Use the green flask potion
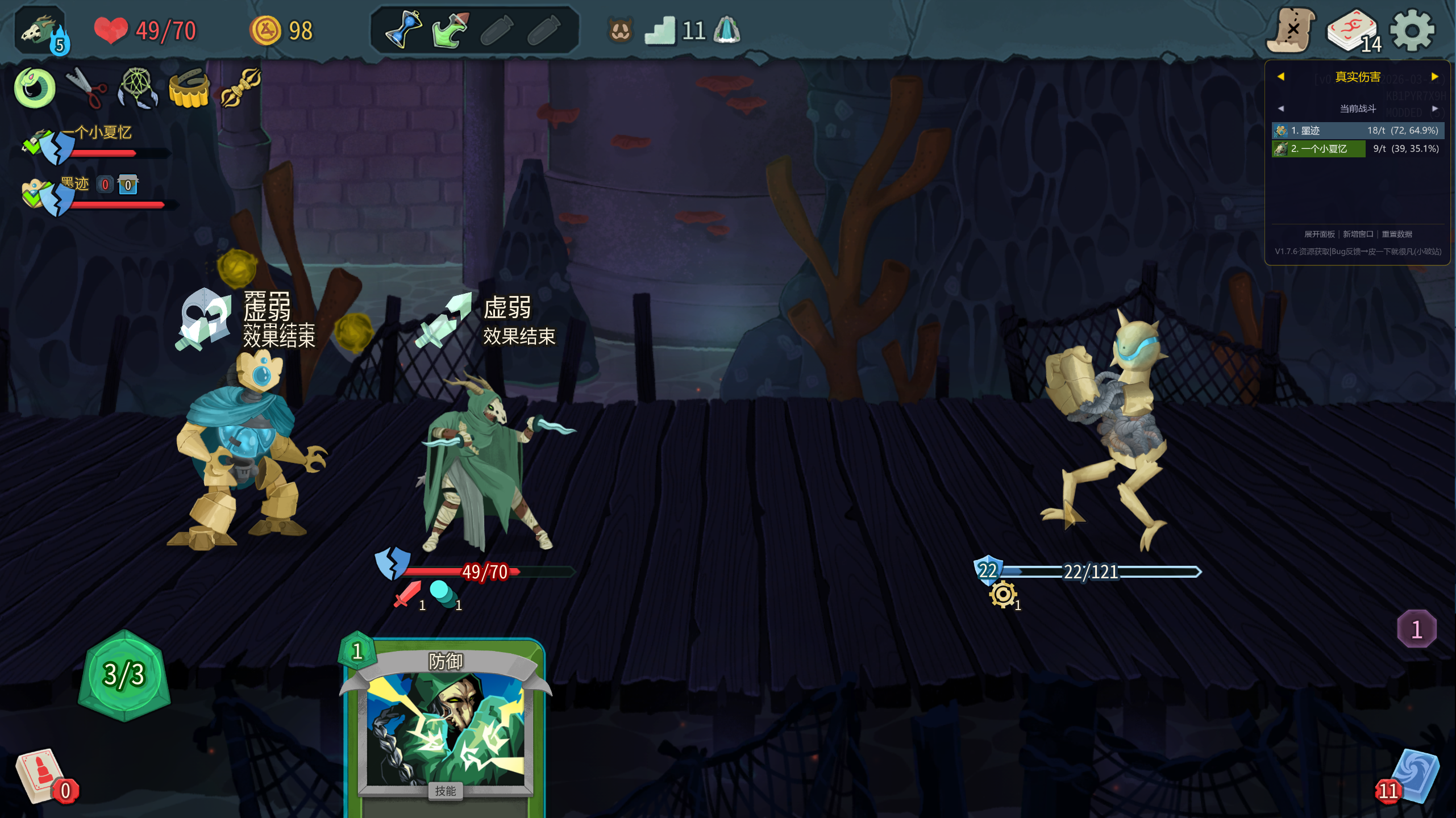Viewport: 1456px width, 818px height. click(450, 30)
